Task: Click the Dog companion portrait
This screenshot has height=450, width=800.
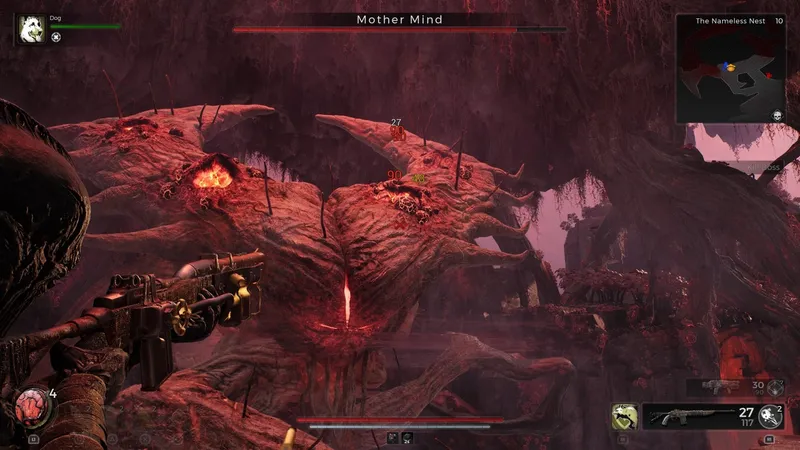Action: tap(29, 27)
